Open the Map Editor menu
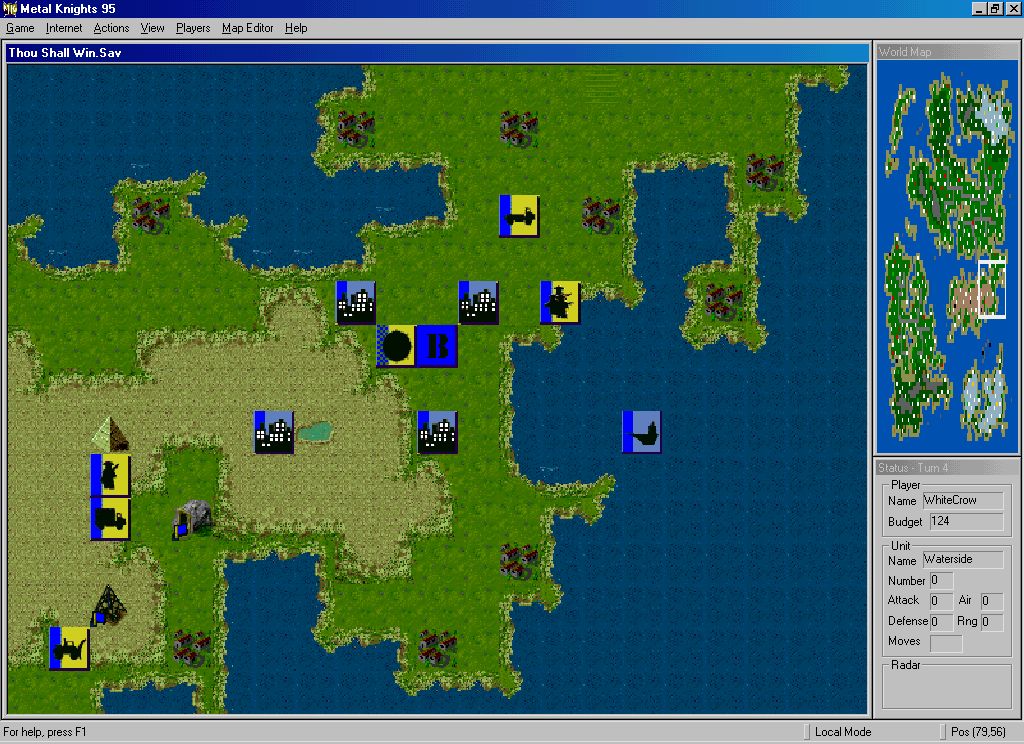Viewport: 1024px width, 744px height. click(247, 28)
